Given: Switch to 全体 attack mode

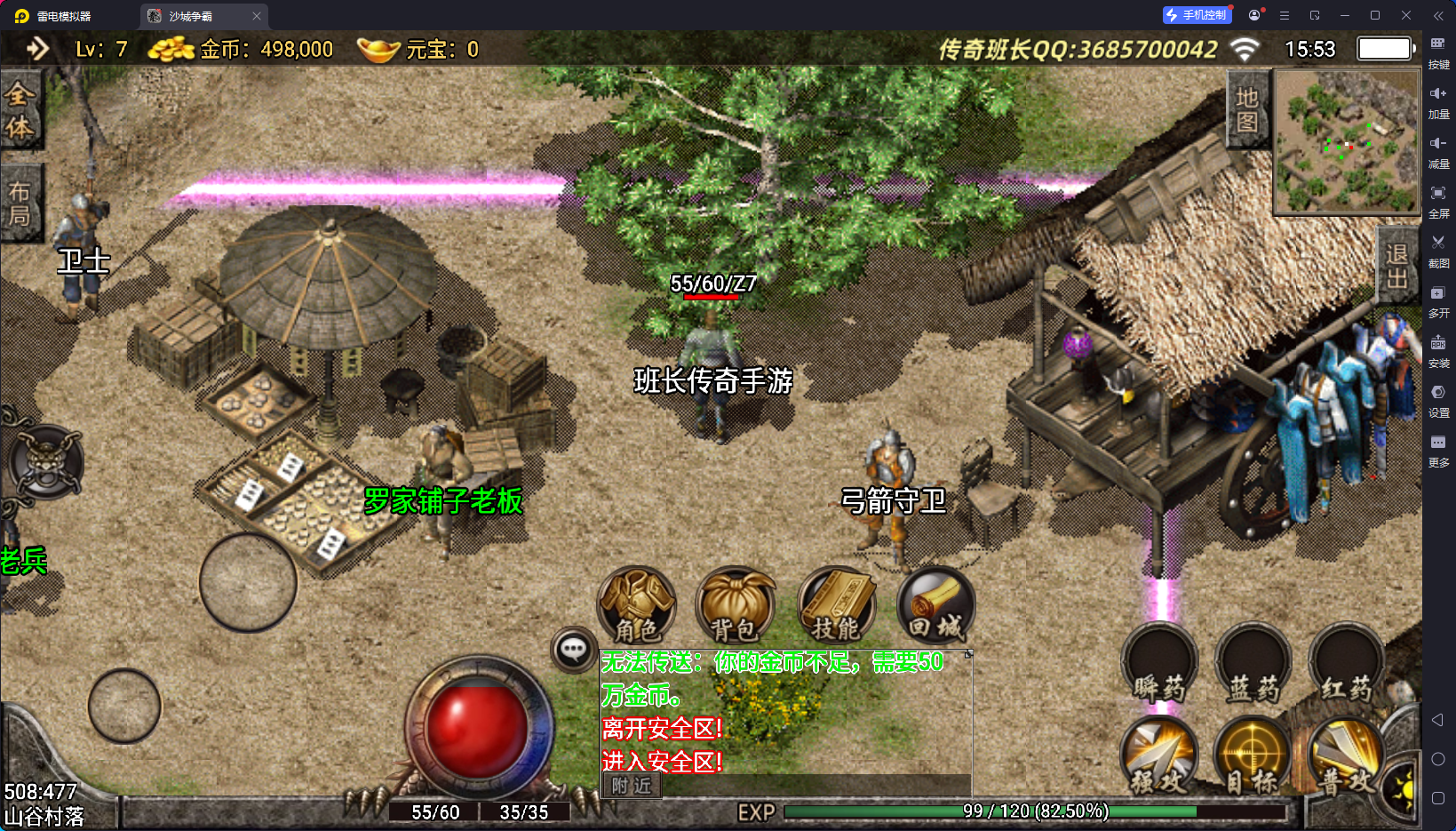Looking at the screenshot, I should click(20, 110).
